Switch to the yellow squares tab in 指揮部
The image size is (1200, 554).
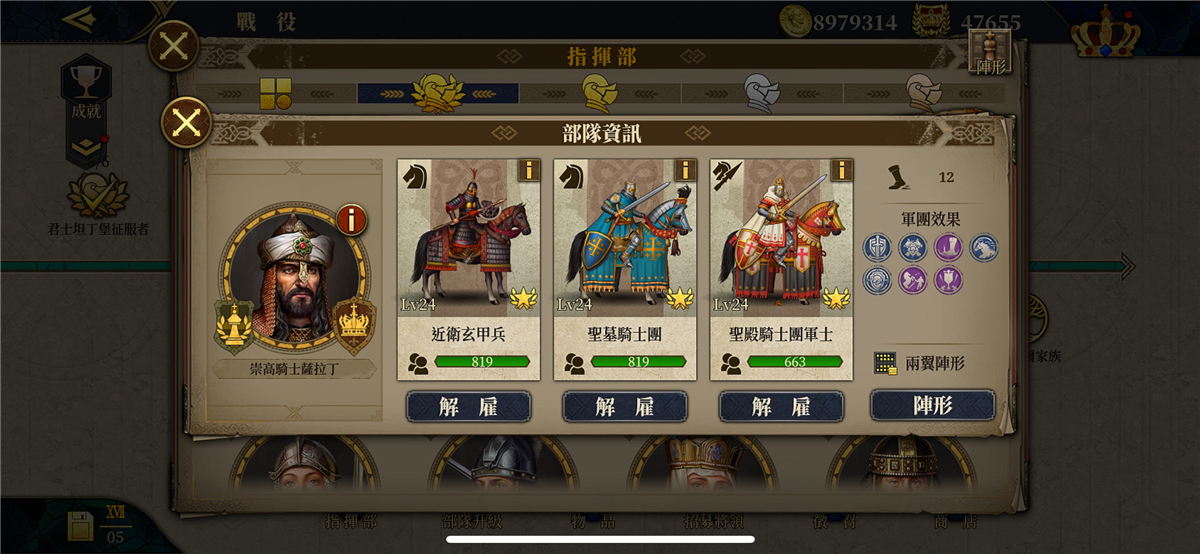[275, 93]
